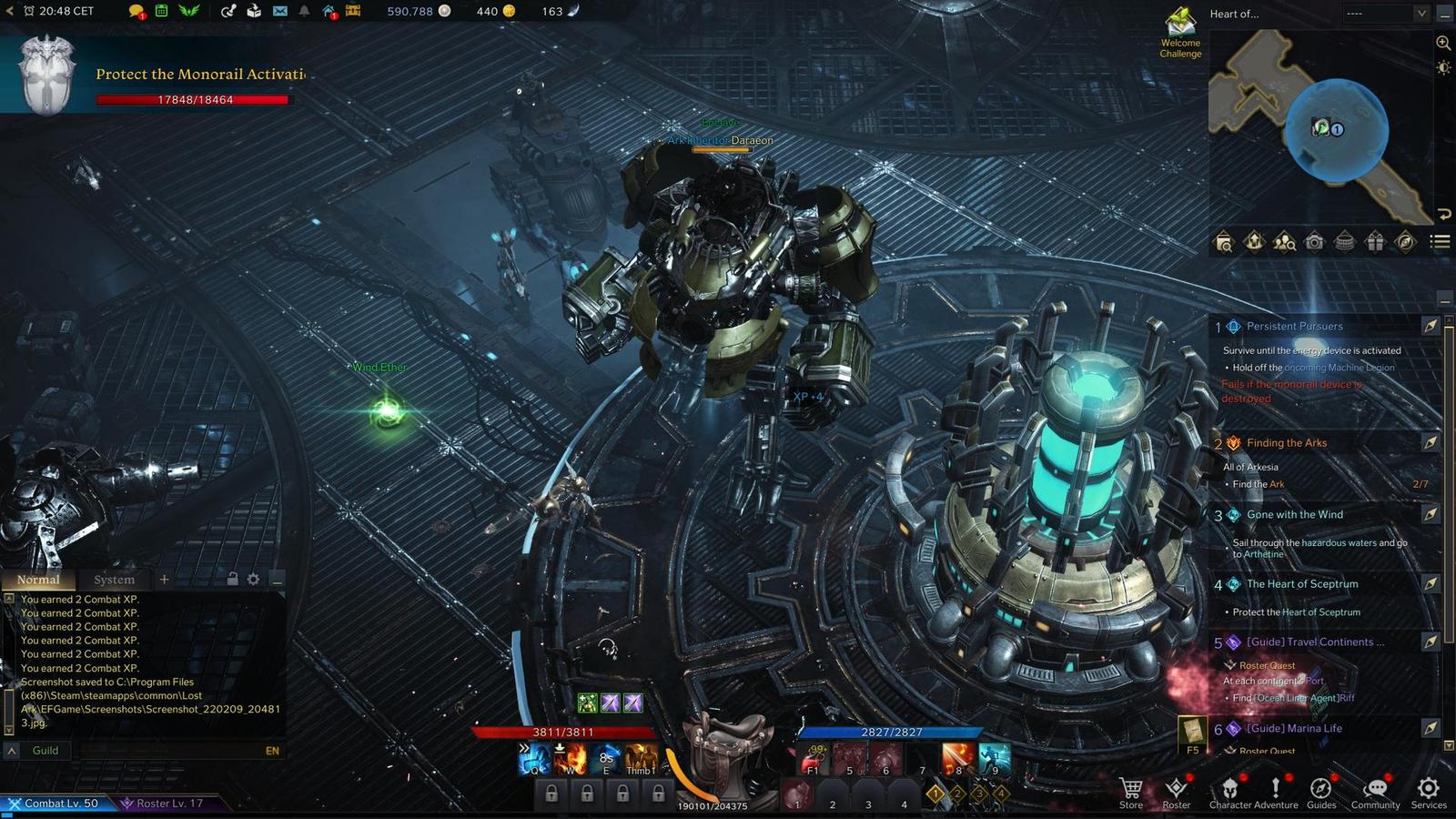Zoom the minimap with the magnifier button
This screenshot has width=1456, height=819.
tap(1443, 43)
